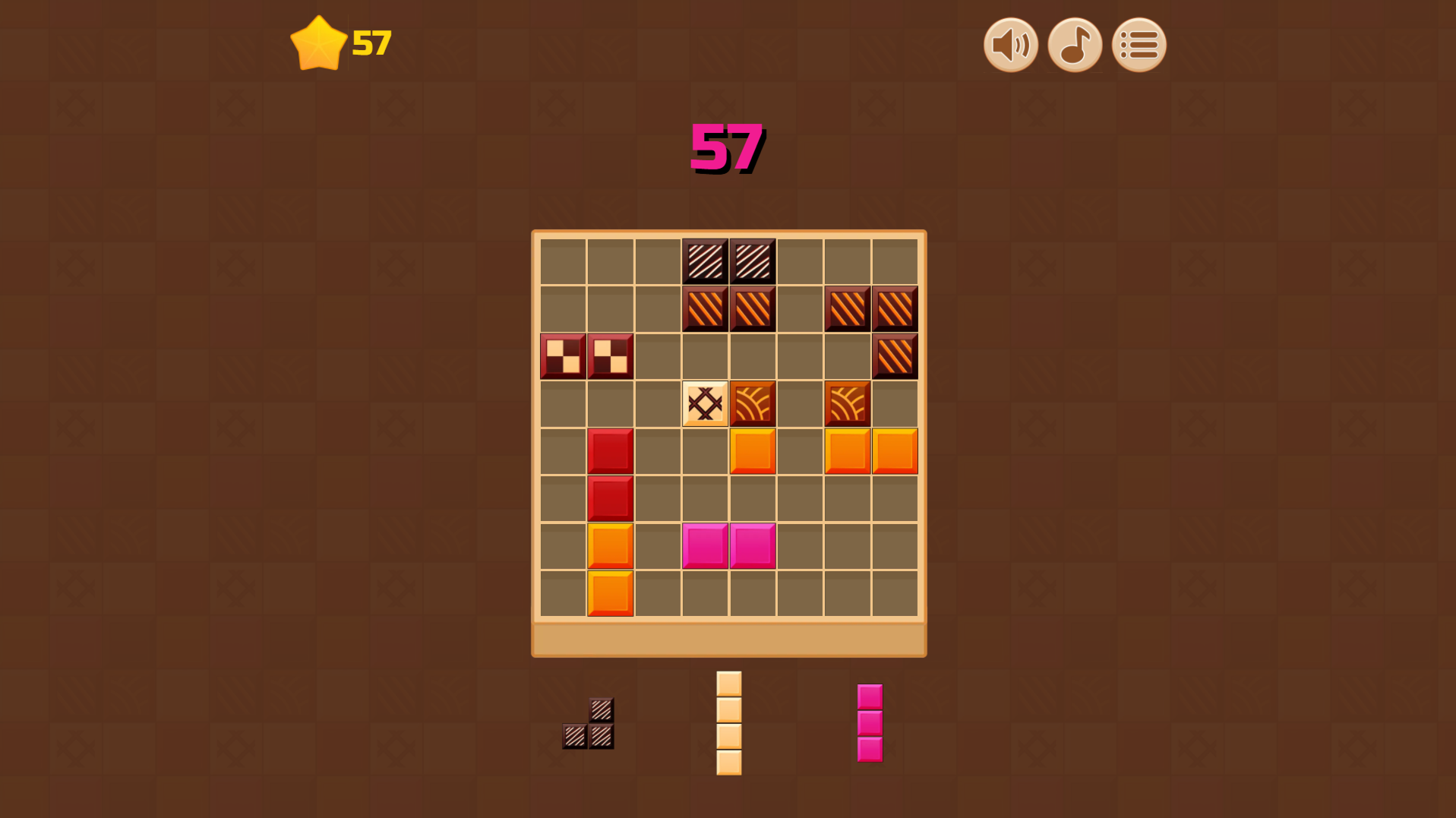Click the orange block on the board

[x=753, y=450]
